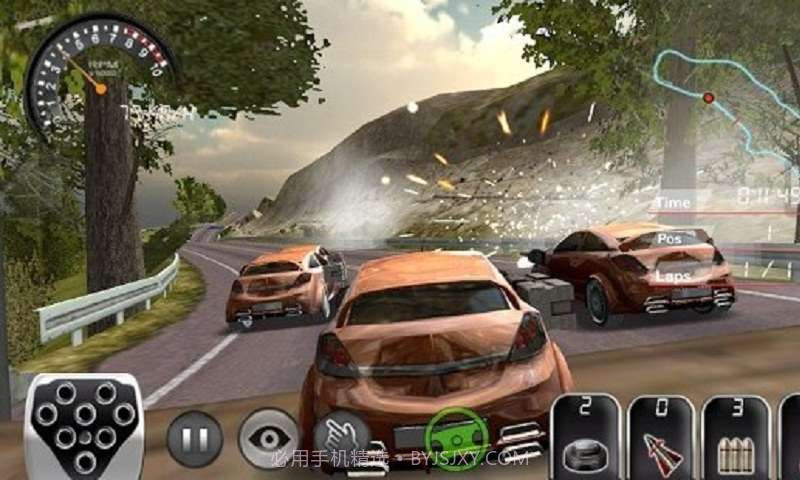Tap the brake pedal
This screenshot has width=800, height=480.
coord(84,427)
